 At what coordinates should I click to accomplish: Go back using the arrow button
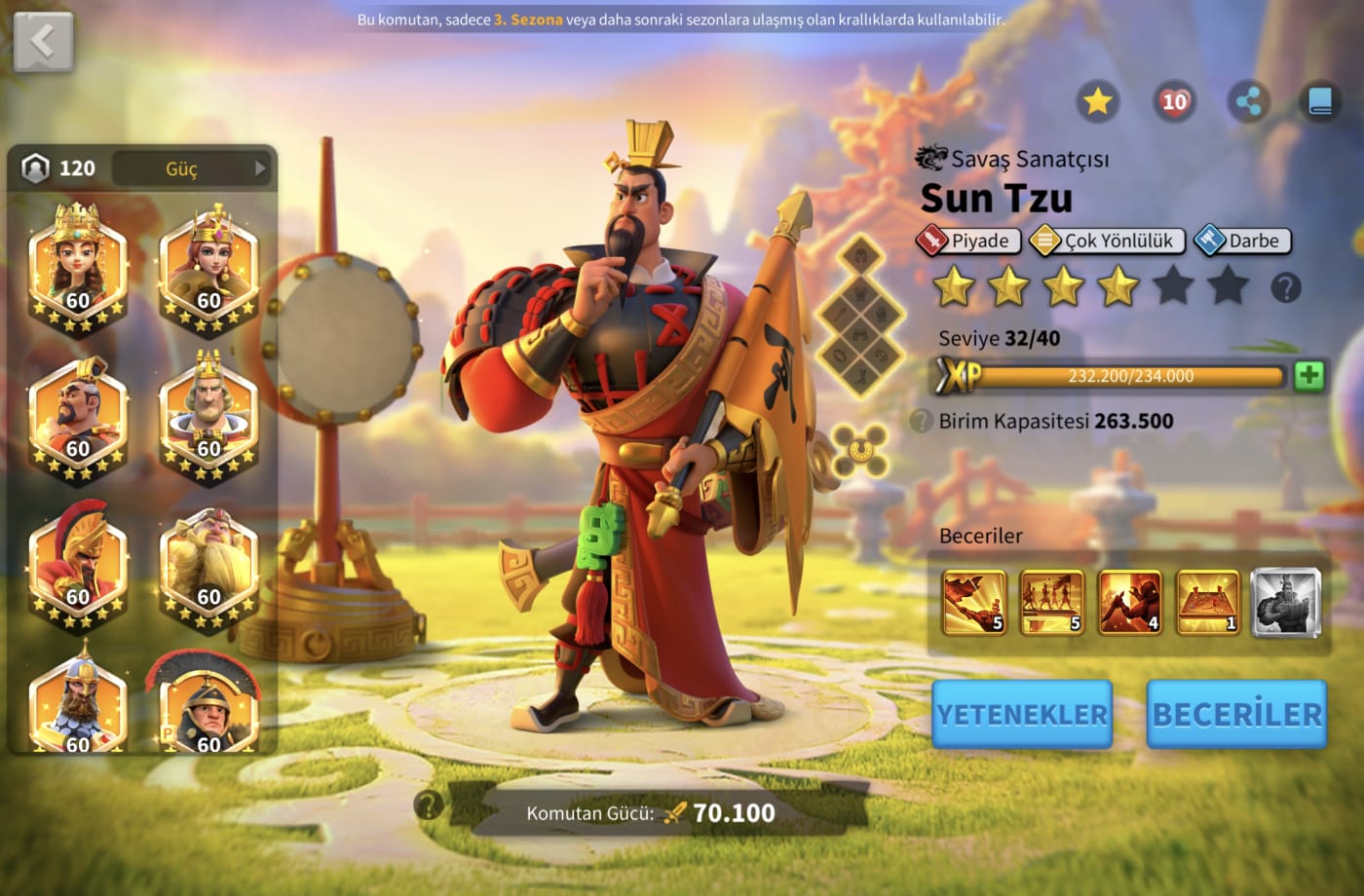43,42
